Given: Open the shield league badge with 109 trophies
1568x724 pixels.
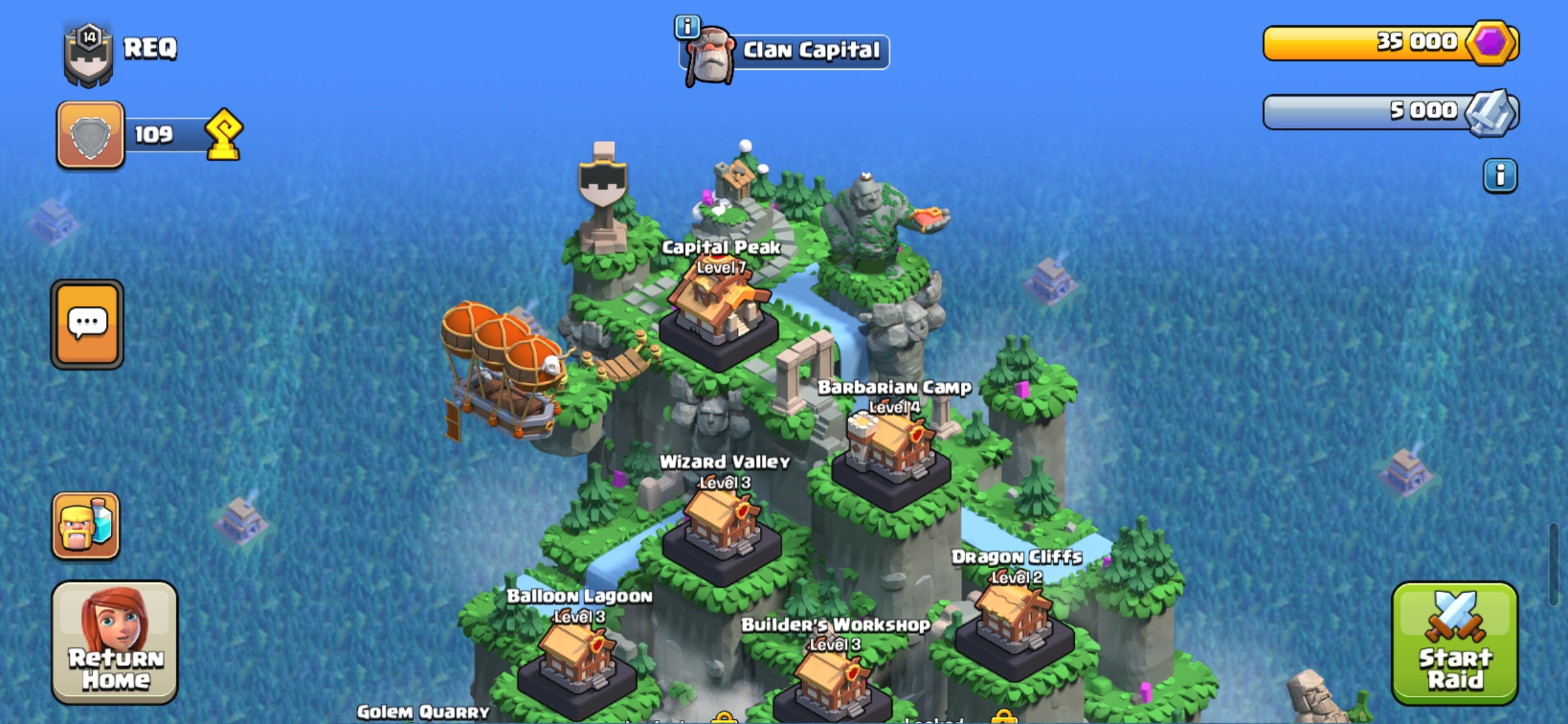Looking at the screenshot, I should [90, 135].
